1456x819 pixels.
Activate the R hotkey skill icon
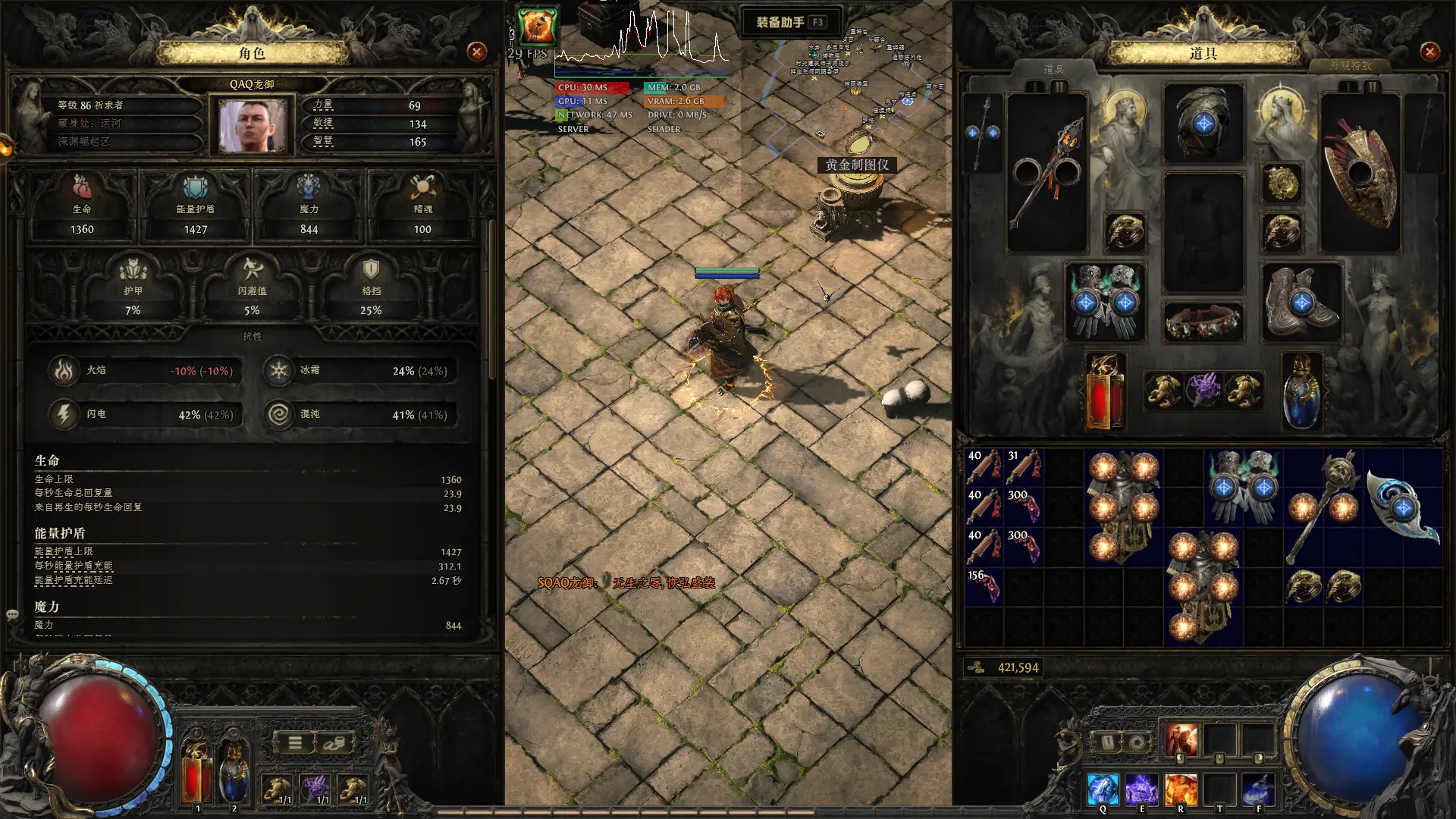click(x=1181, y=789)
